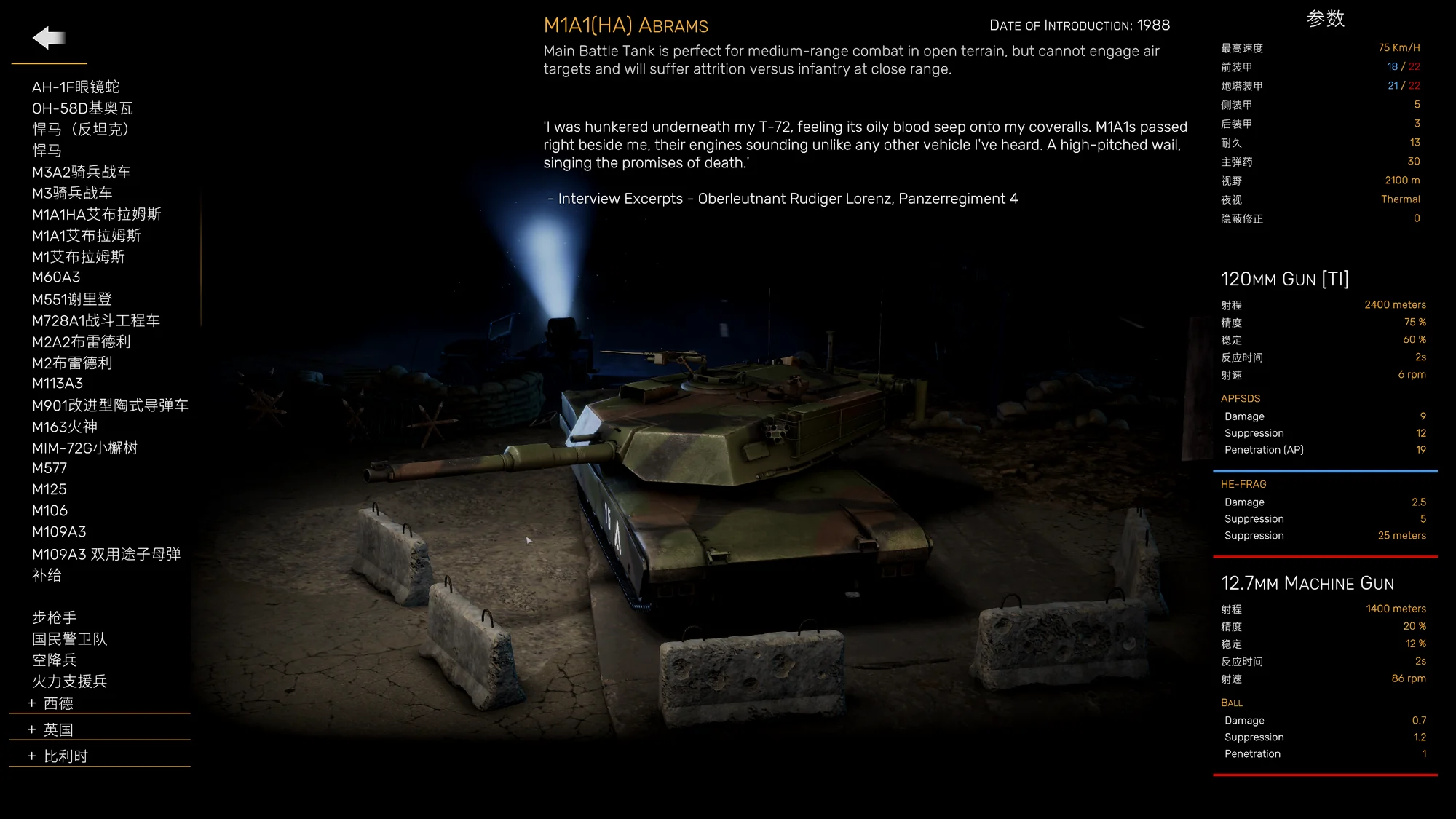Click the back arrow button
The image size is (1456, 819).
49,37
